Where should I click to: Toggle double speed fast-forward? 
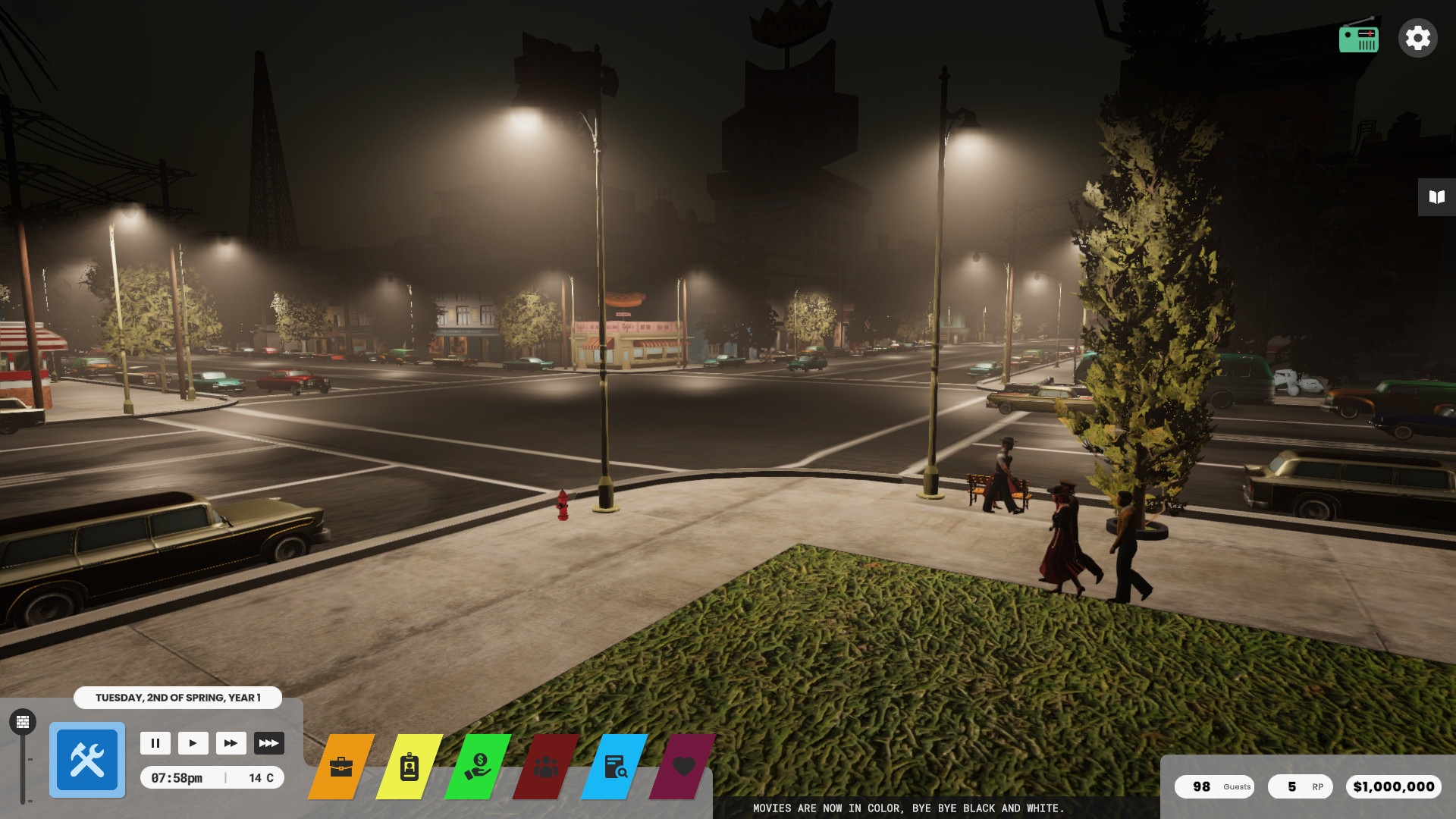231,743
